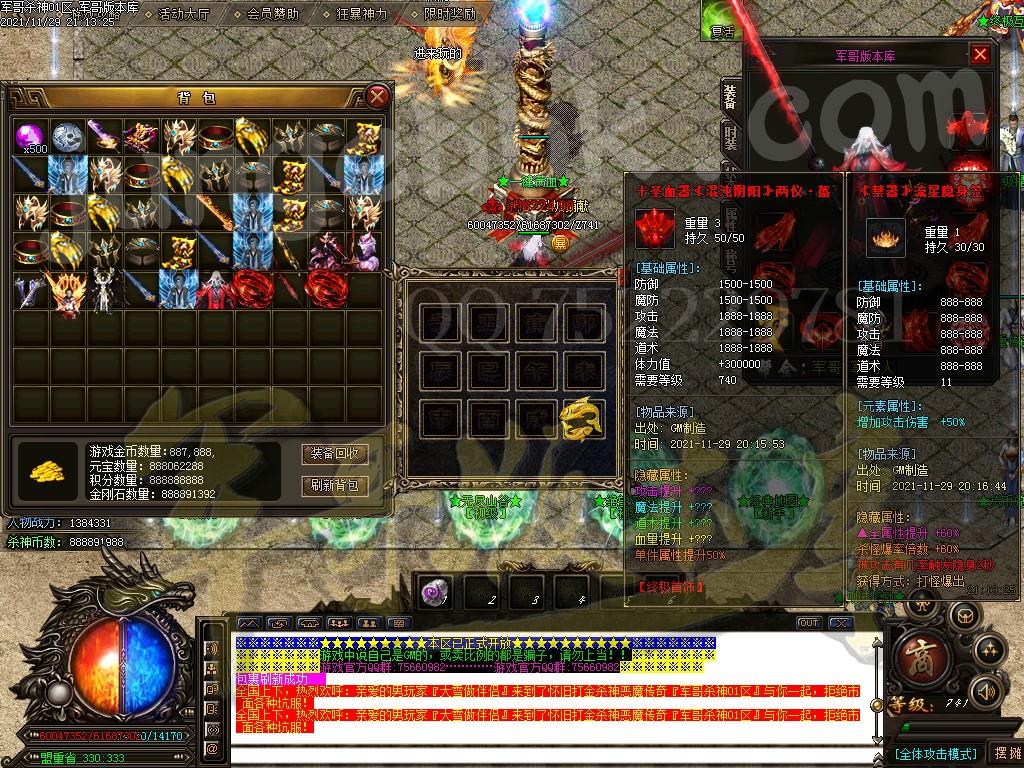Close the character equipment panel
Screen dimensions: 1024x768
(x=980, y=55)
